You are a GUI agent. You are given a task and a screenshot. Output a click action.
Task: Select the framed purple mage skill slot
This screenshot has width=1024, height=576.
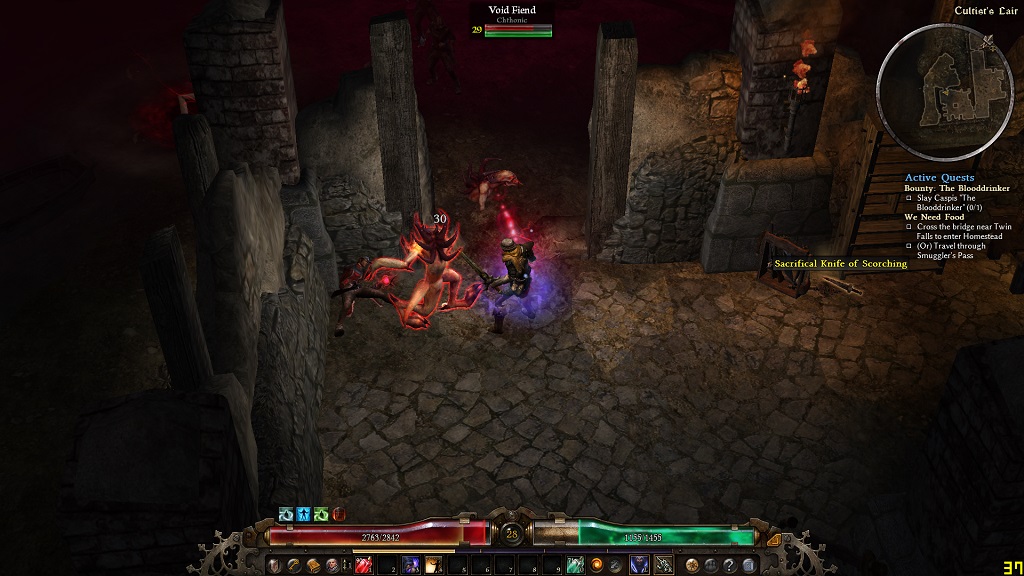pos(638,566)
